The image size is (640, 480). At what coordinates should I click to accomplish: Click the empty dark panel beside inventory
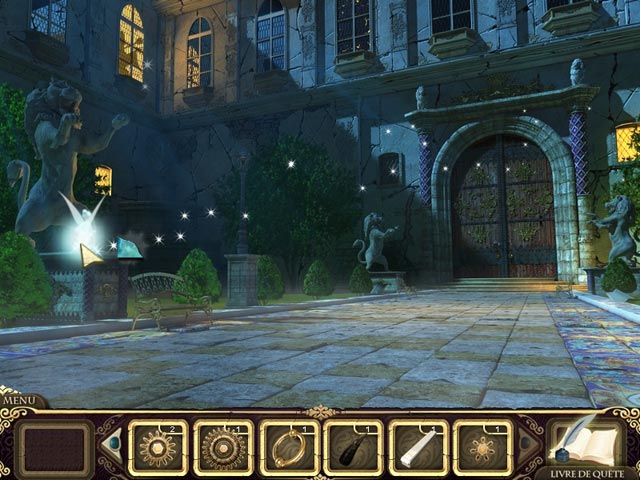(55, 448)
